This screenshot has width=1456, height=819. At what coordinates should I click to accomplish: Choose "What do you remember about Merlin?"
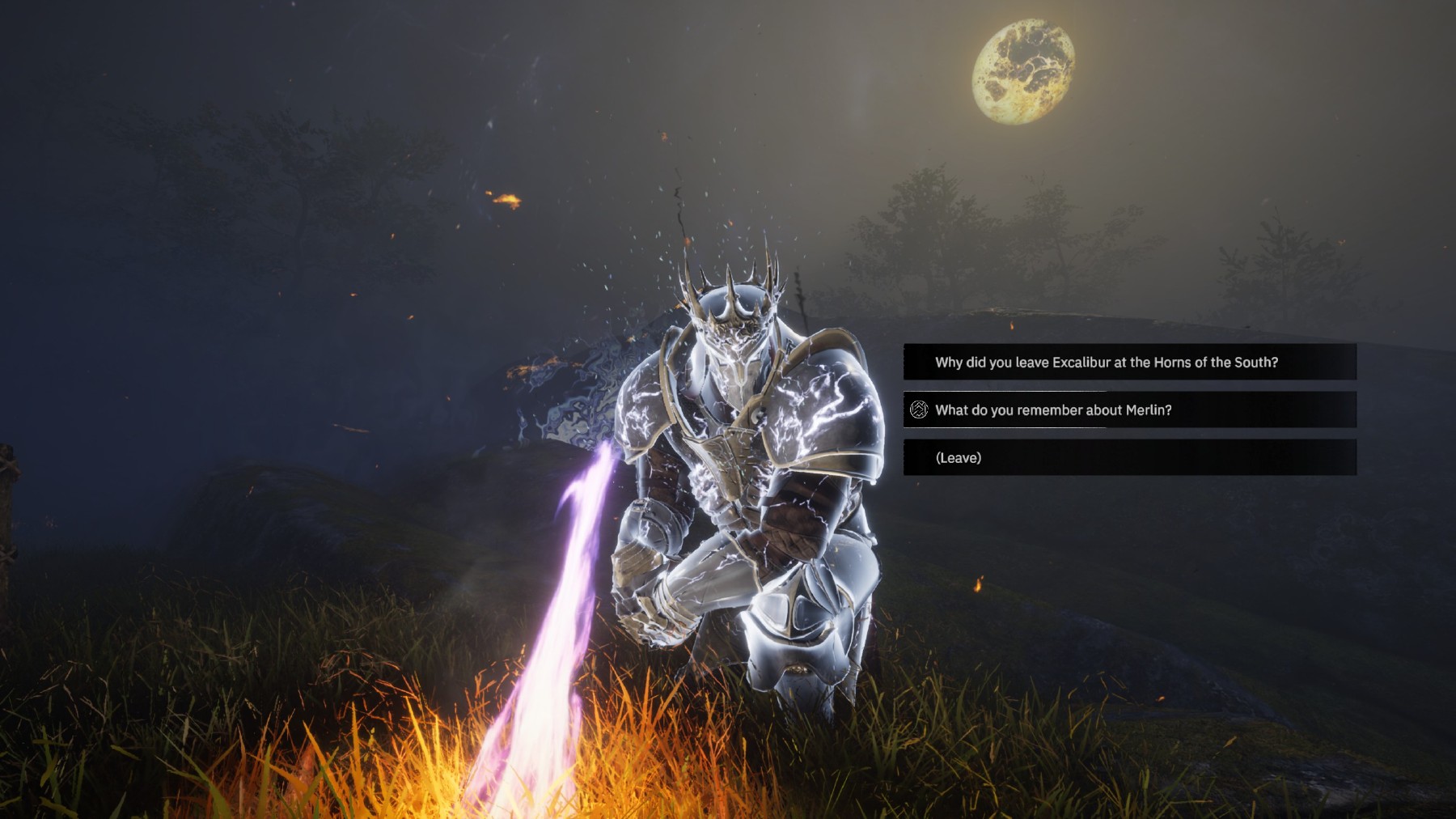[x=1053, y=410]
